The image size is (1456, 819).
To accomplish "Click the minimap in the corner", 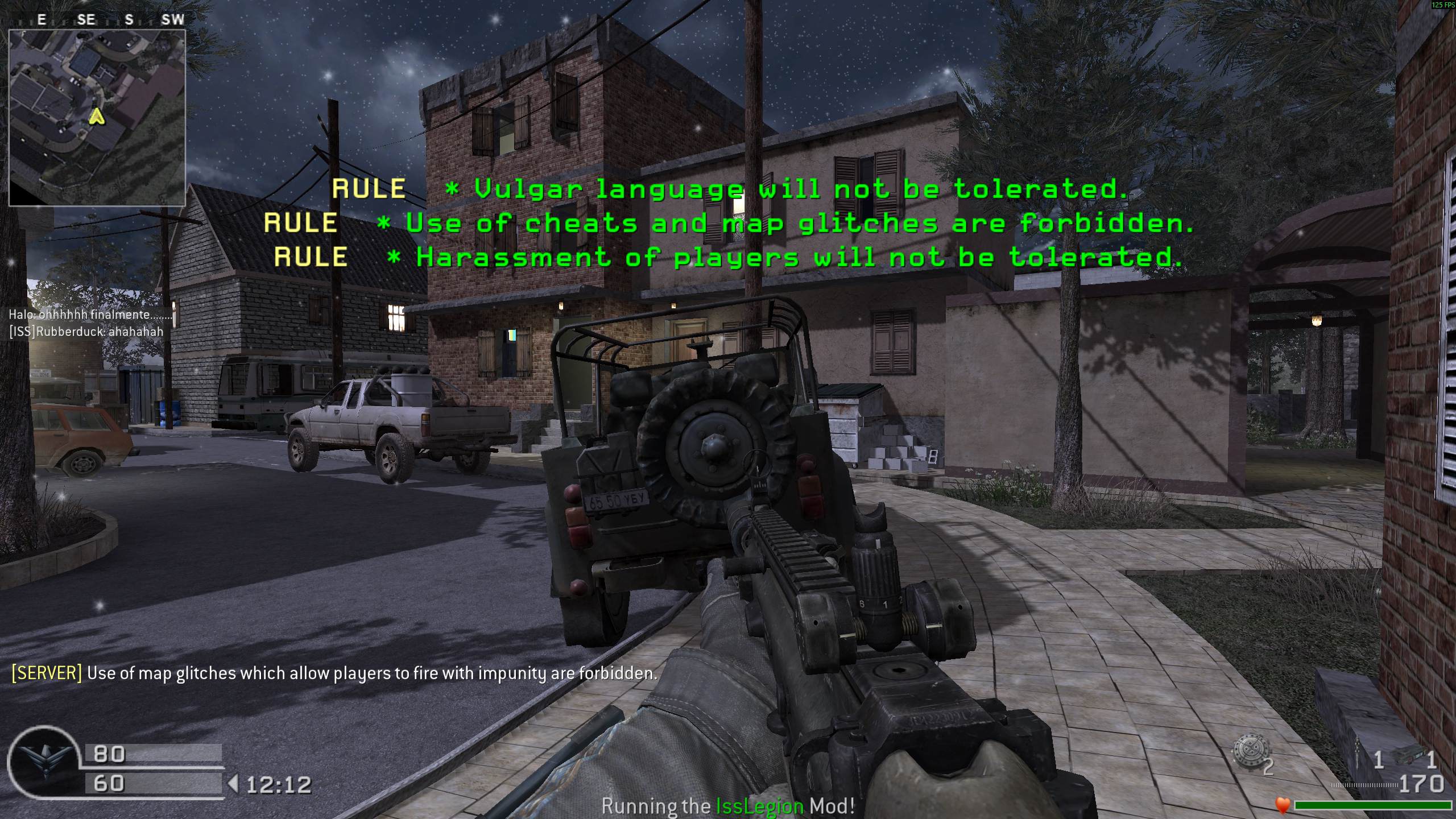I will 97,118.
